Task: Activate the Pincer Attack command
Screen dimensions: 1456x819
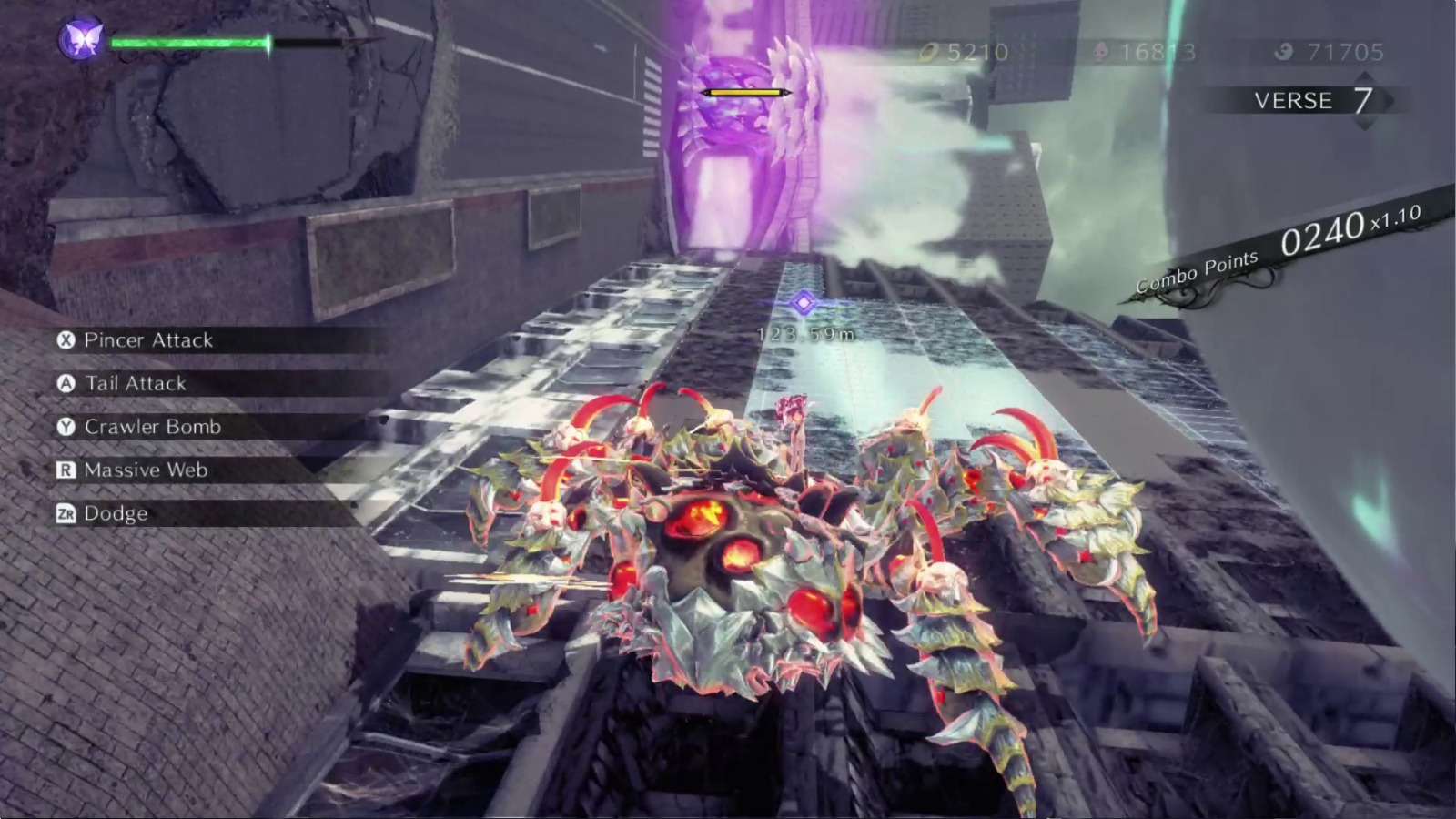Action: [147, 341]
